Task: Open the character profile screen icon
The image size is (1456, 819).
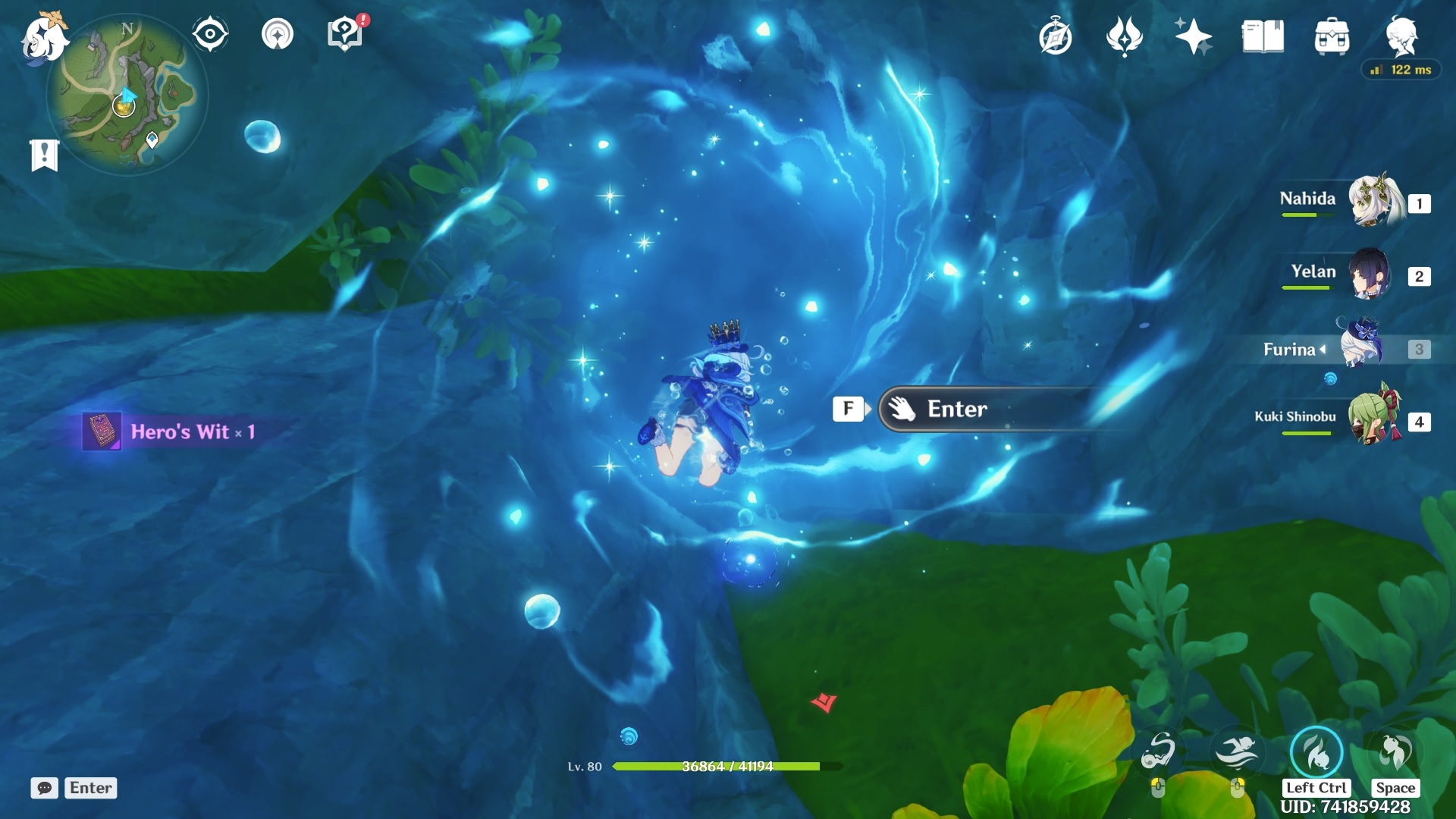Action: point(1401,35)
